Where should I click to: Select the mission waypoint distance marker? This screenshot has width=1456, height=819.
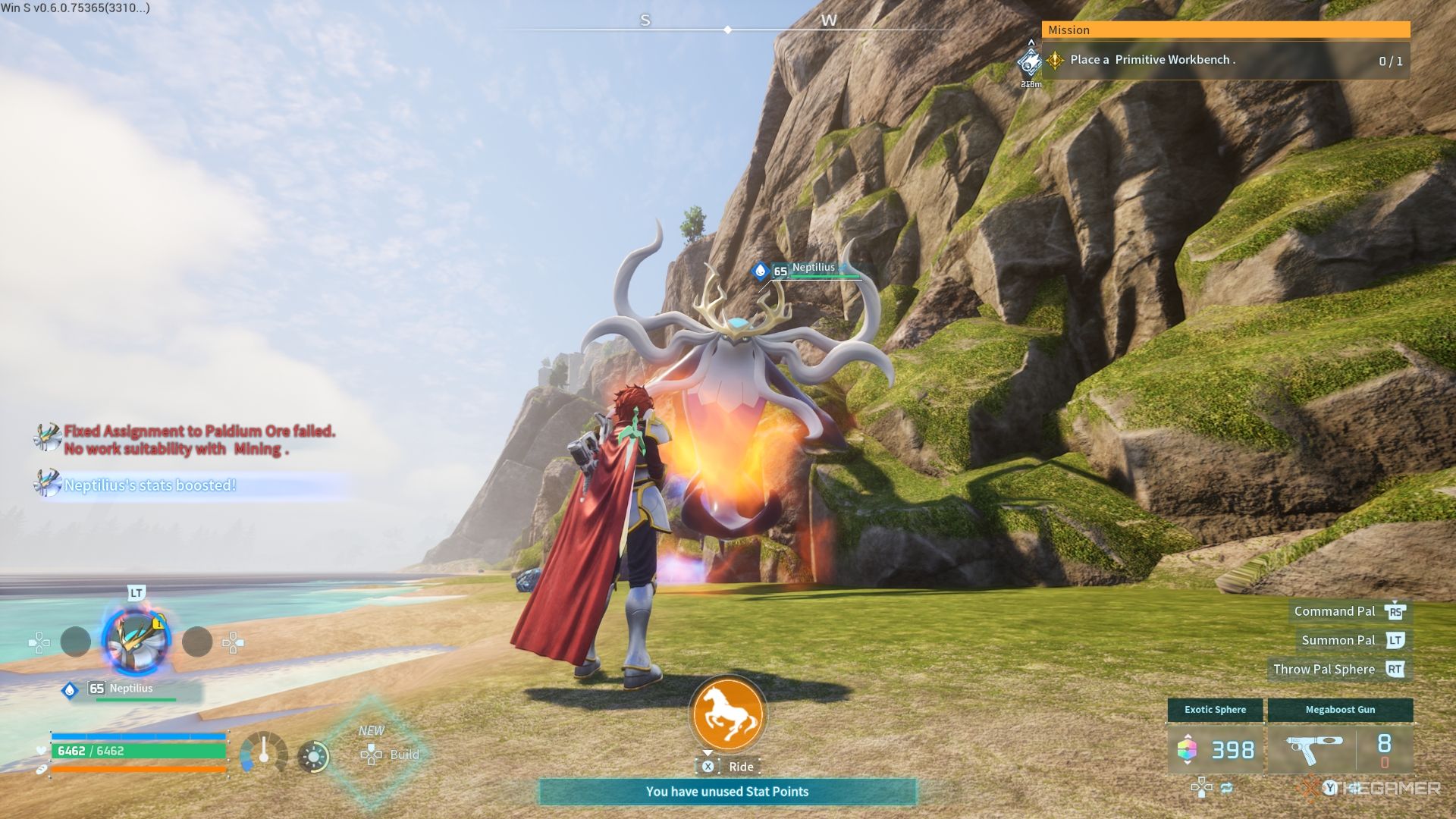1030,64
